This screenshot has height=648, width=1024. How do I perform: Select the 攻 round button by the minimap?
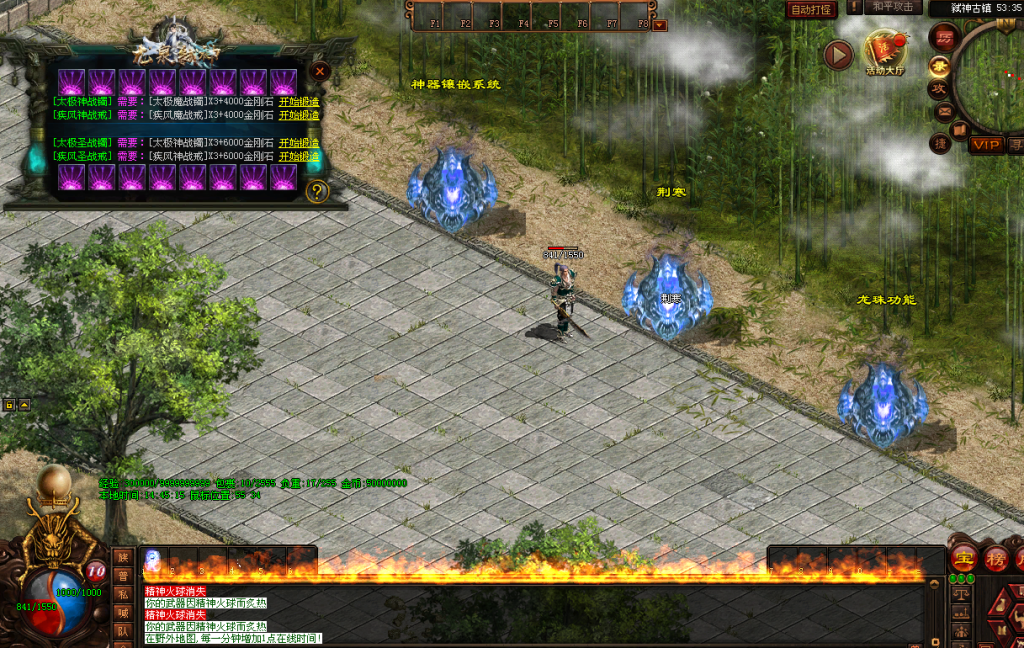tap(940, 89)
